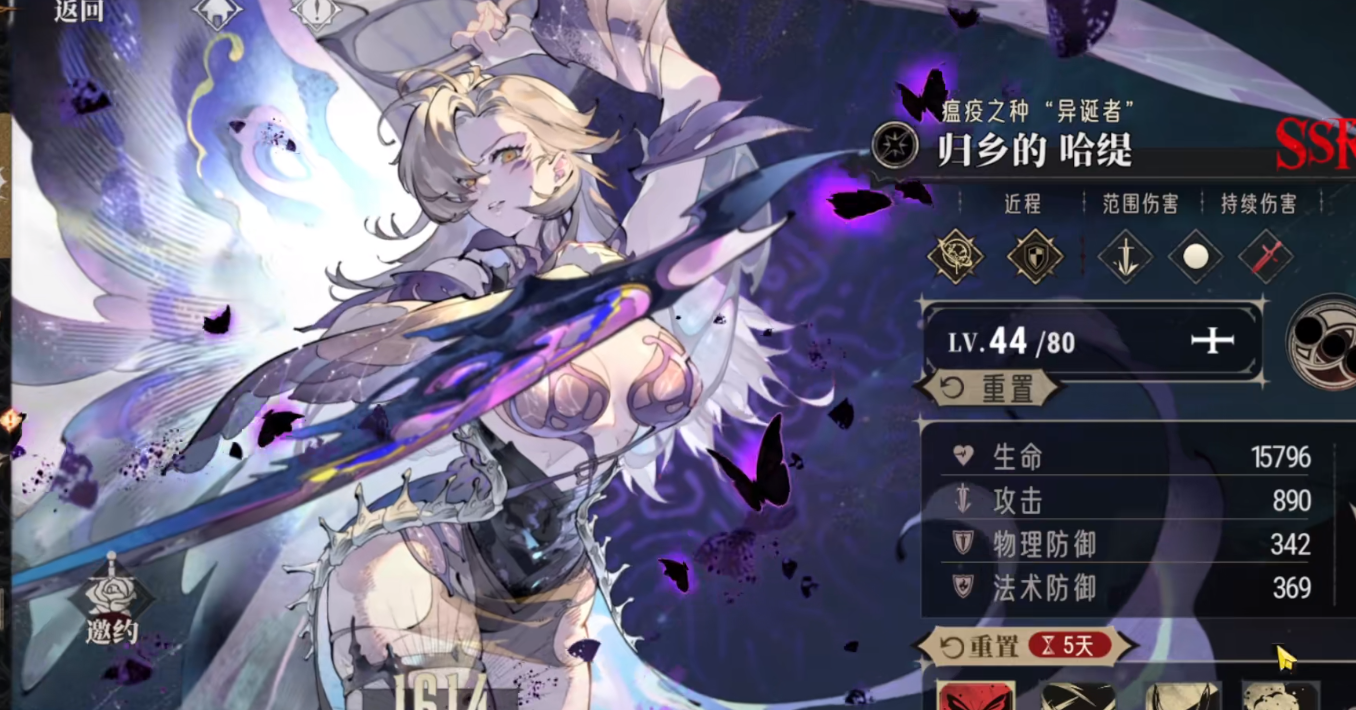Select the ornate circular emblem trait icon
This screenshot has width=1356, height=710.
[x=955, y=257]
